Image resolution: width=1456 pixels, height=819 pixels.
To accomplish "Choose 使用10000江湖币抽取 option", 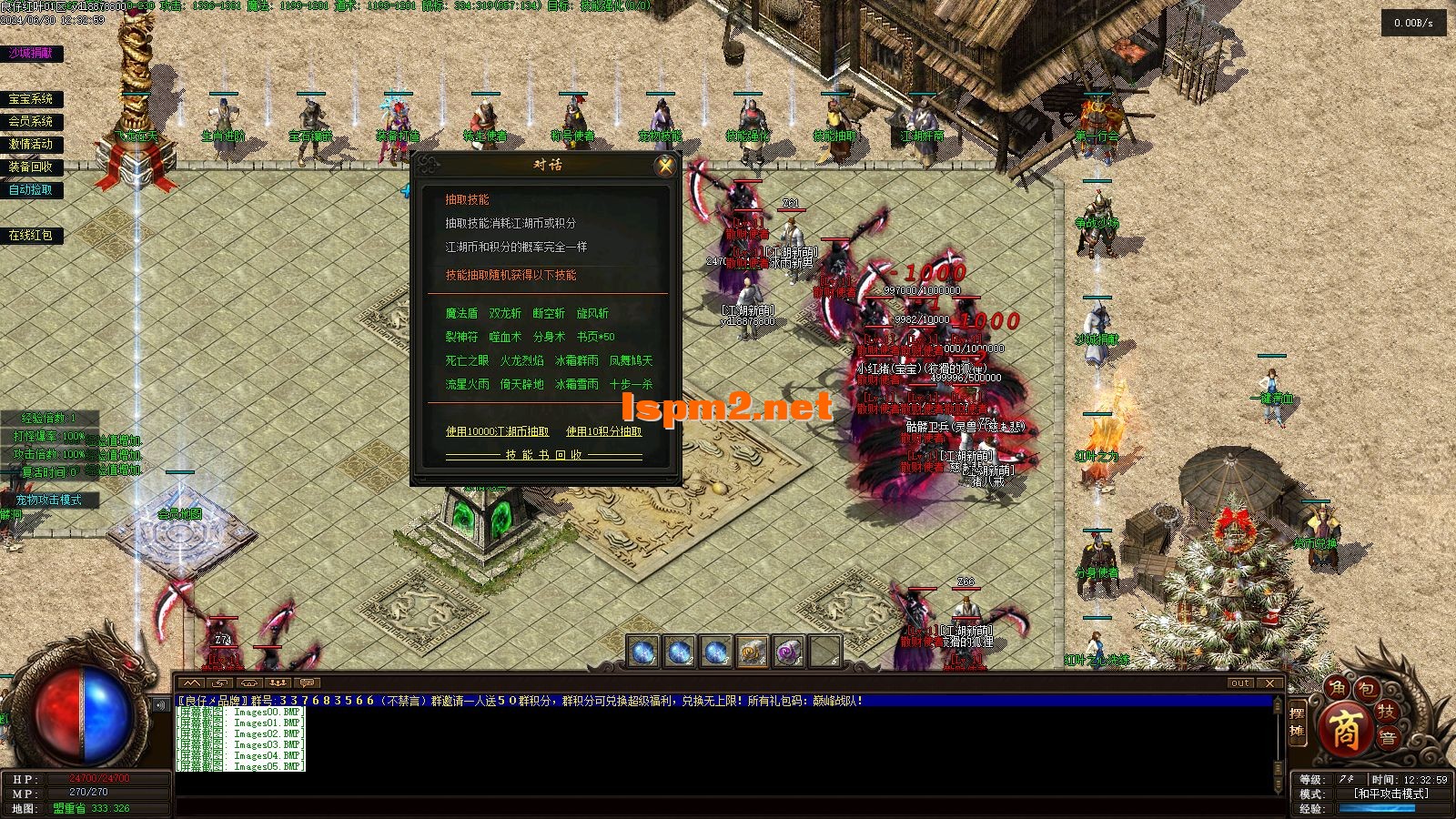I will (x=497, y=431).
